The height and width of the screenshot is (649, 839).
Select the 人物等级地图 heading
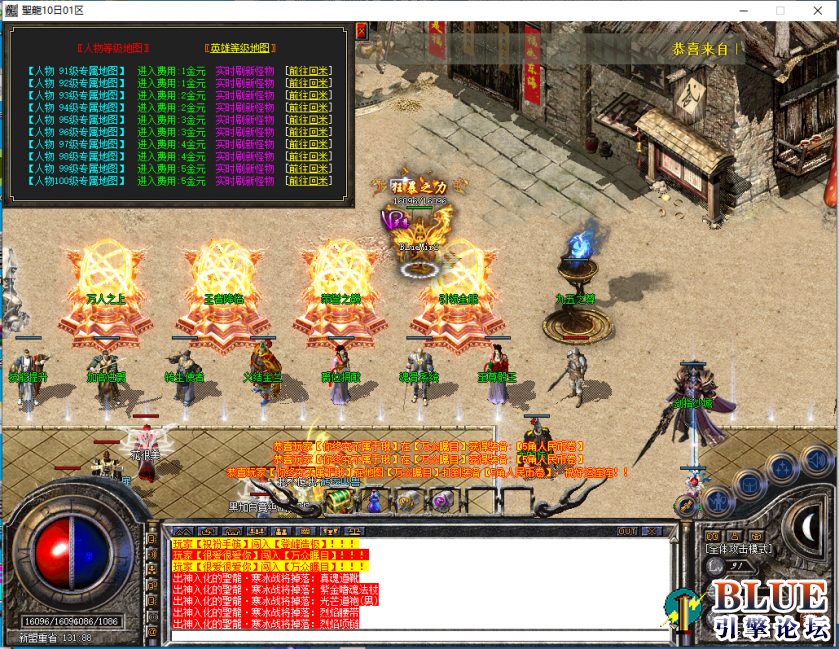point(113,47)
